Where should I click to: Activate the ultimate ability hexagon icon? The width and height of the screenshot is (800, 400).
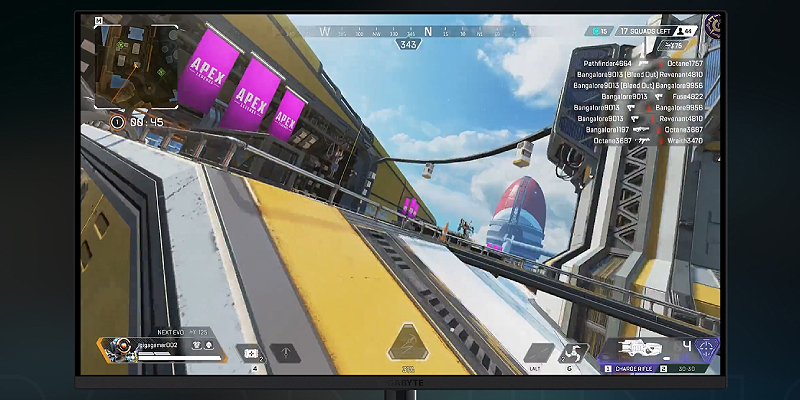click(x=408, y=346)
